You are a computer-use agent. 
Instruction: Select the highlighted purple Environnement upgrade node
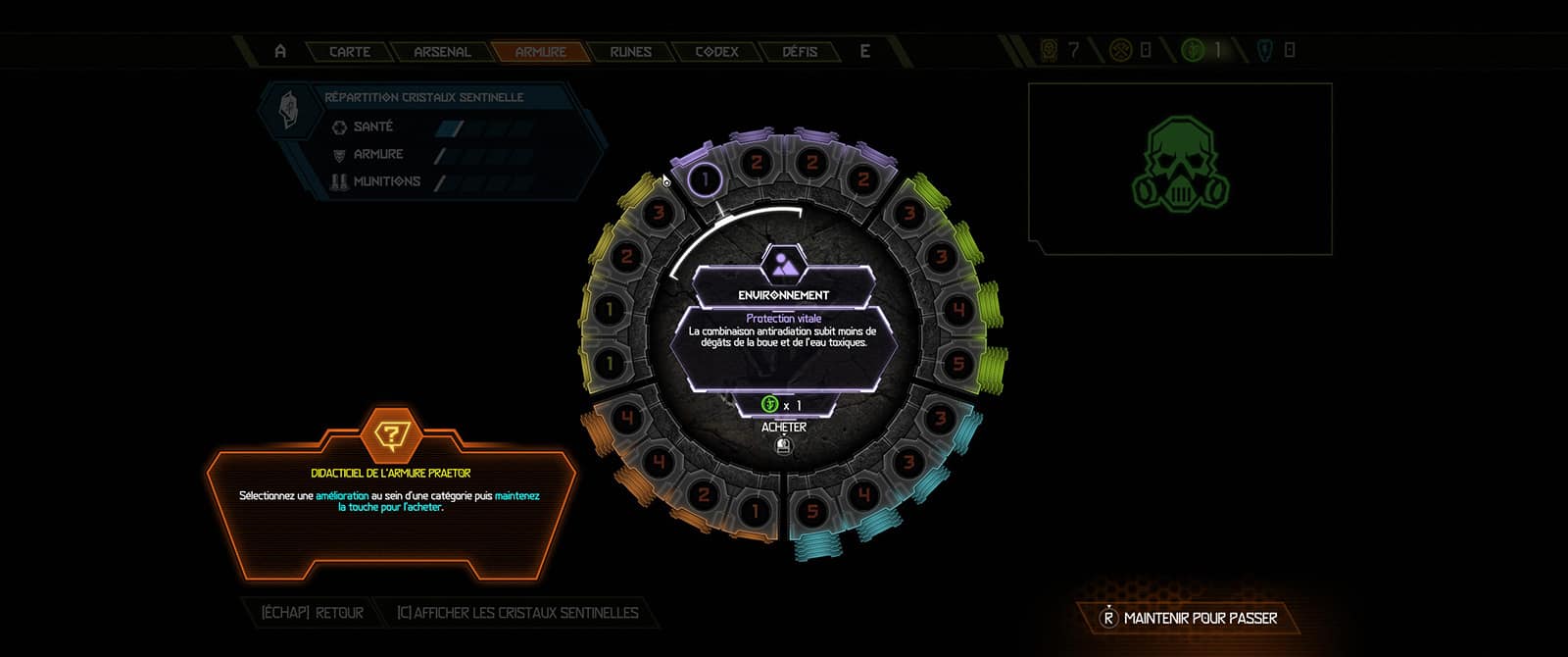point(705,179)
